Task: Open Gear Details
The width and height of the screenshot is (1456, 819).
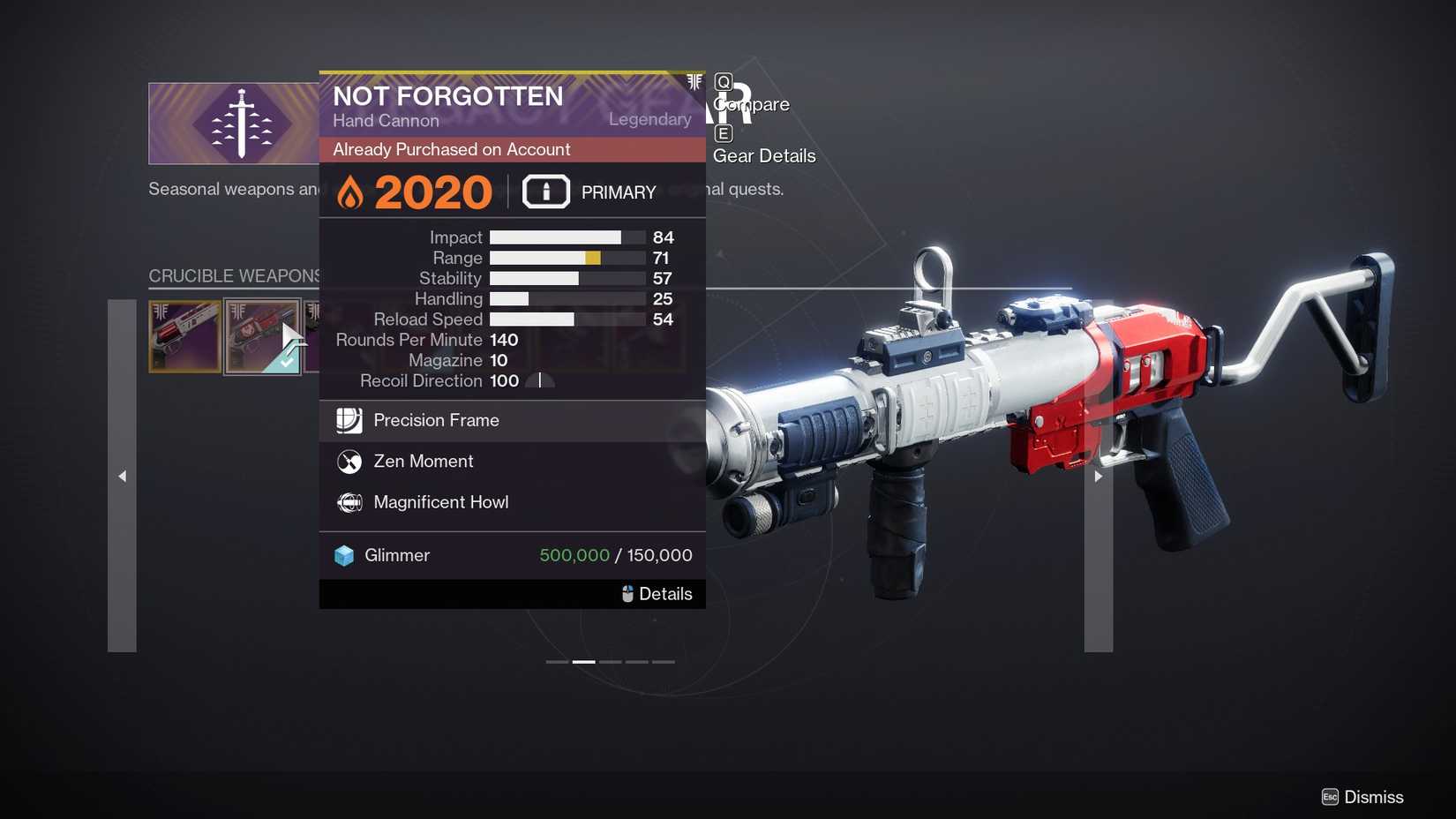Action: click(x=764, y=155)
